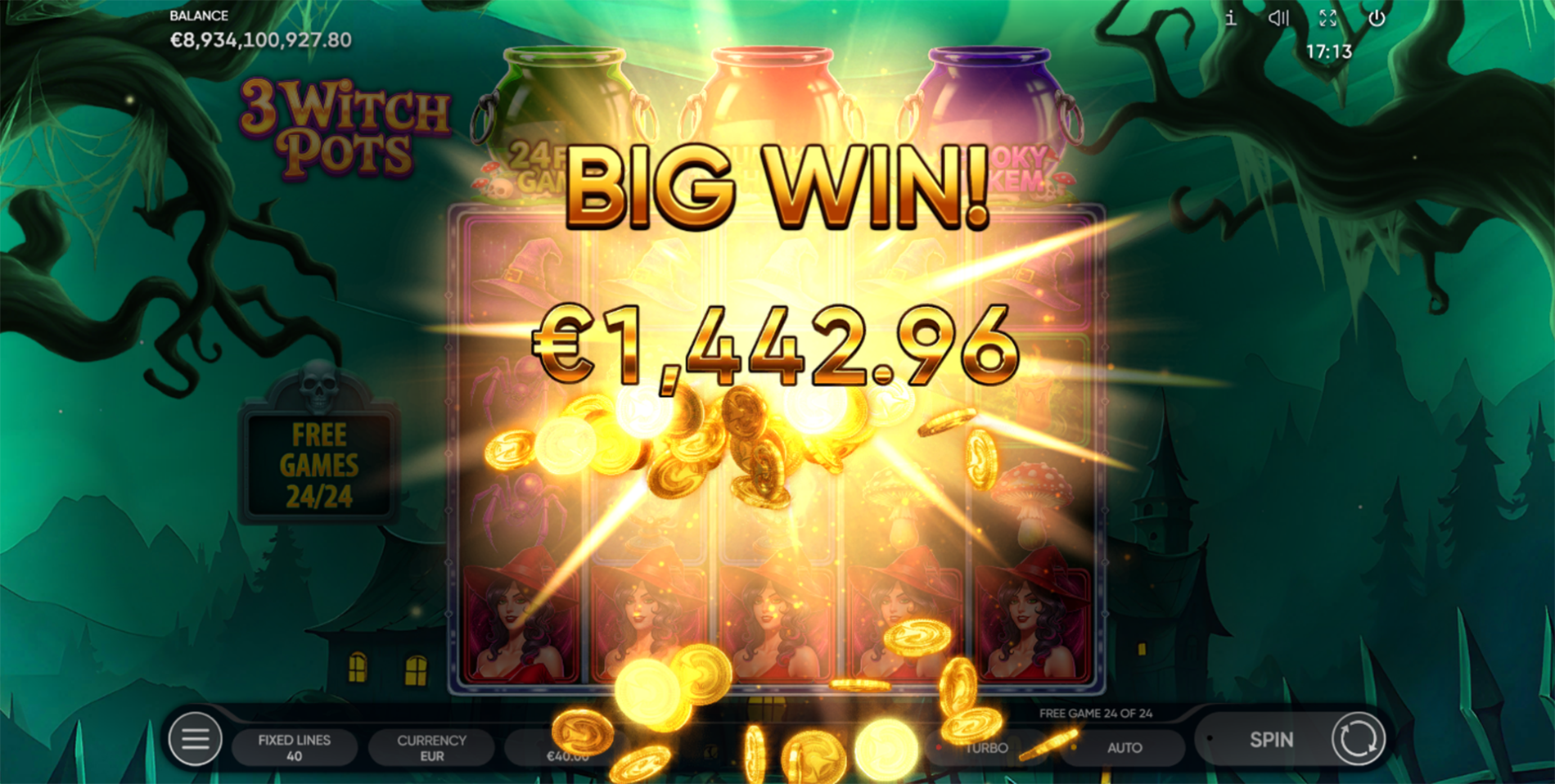Enable Turbo mode
Image resolution: width=1555 pixels, height=784 pixels.
coord(985,747)
